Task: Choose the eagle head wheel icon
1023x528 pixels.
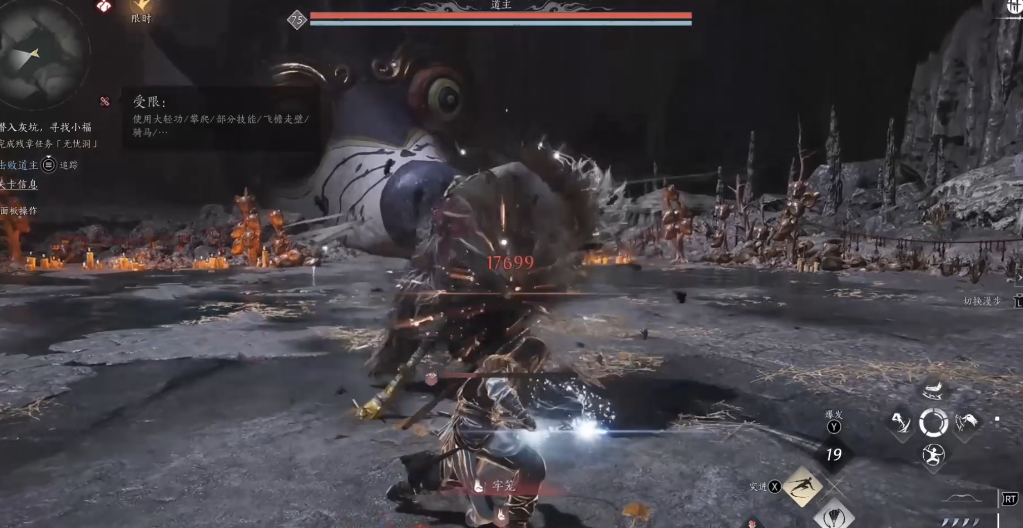Action: (966, 423)
